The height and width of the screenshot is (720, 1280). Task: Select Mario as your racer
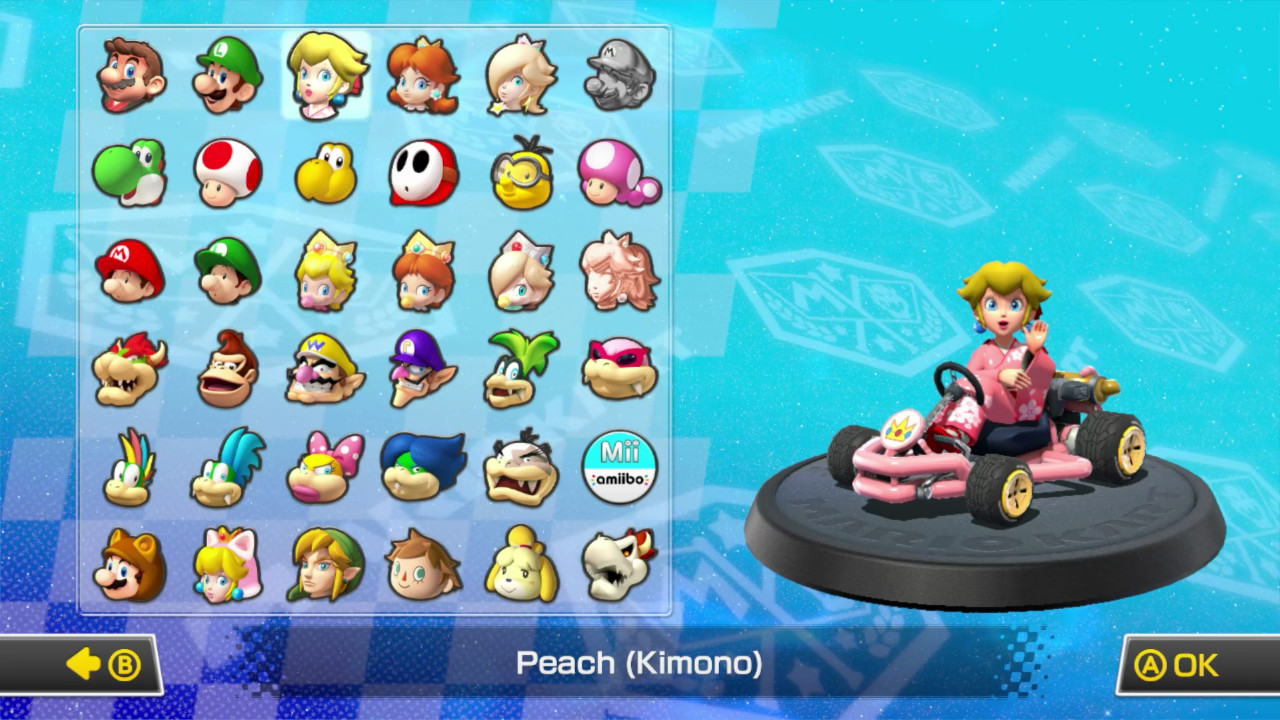click(128, 75)
